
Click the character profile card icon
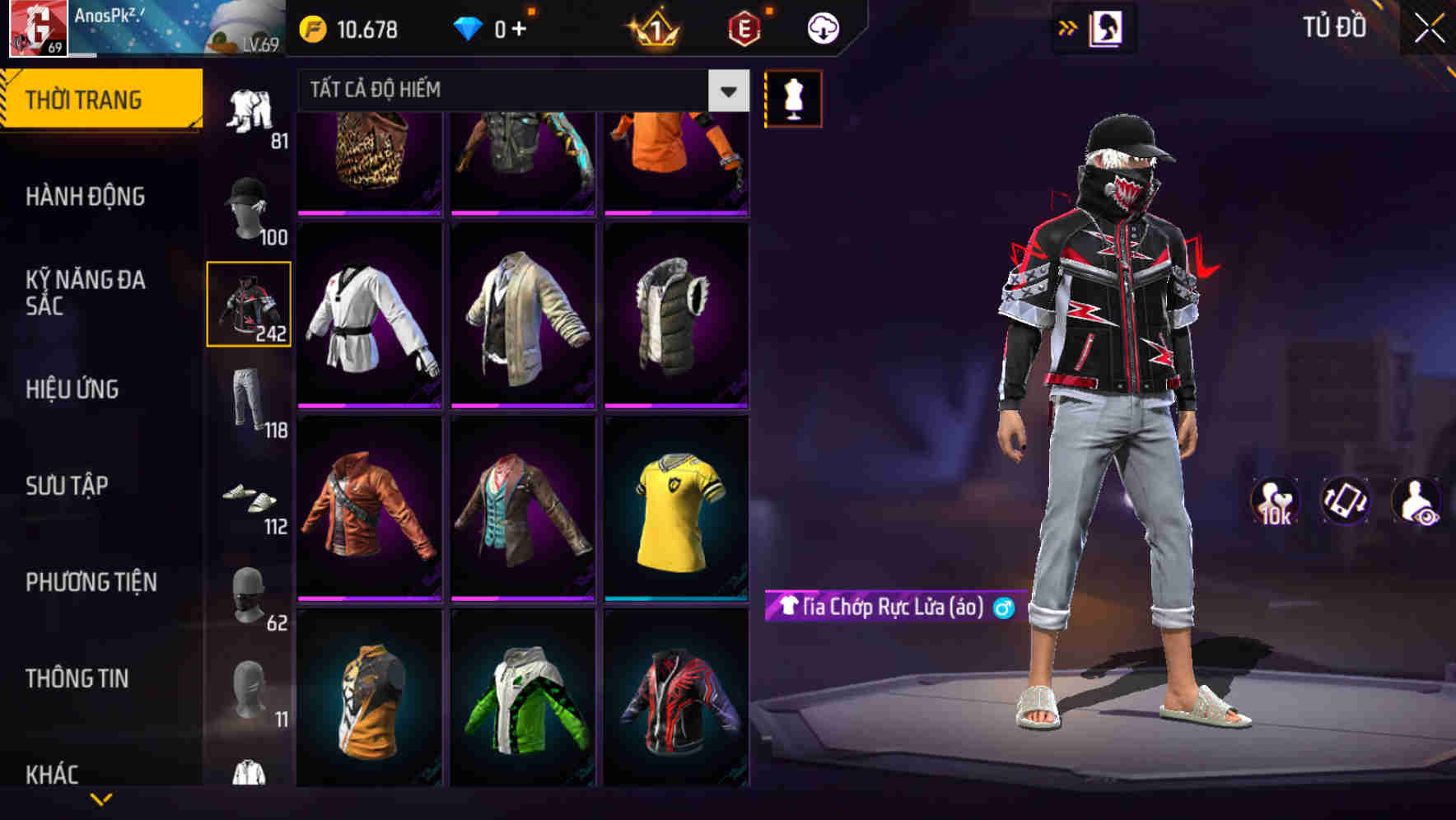(1107, 26)
